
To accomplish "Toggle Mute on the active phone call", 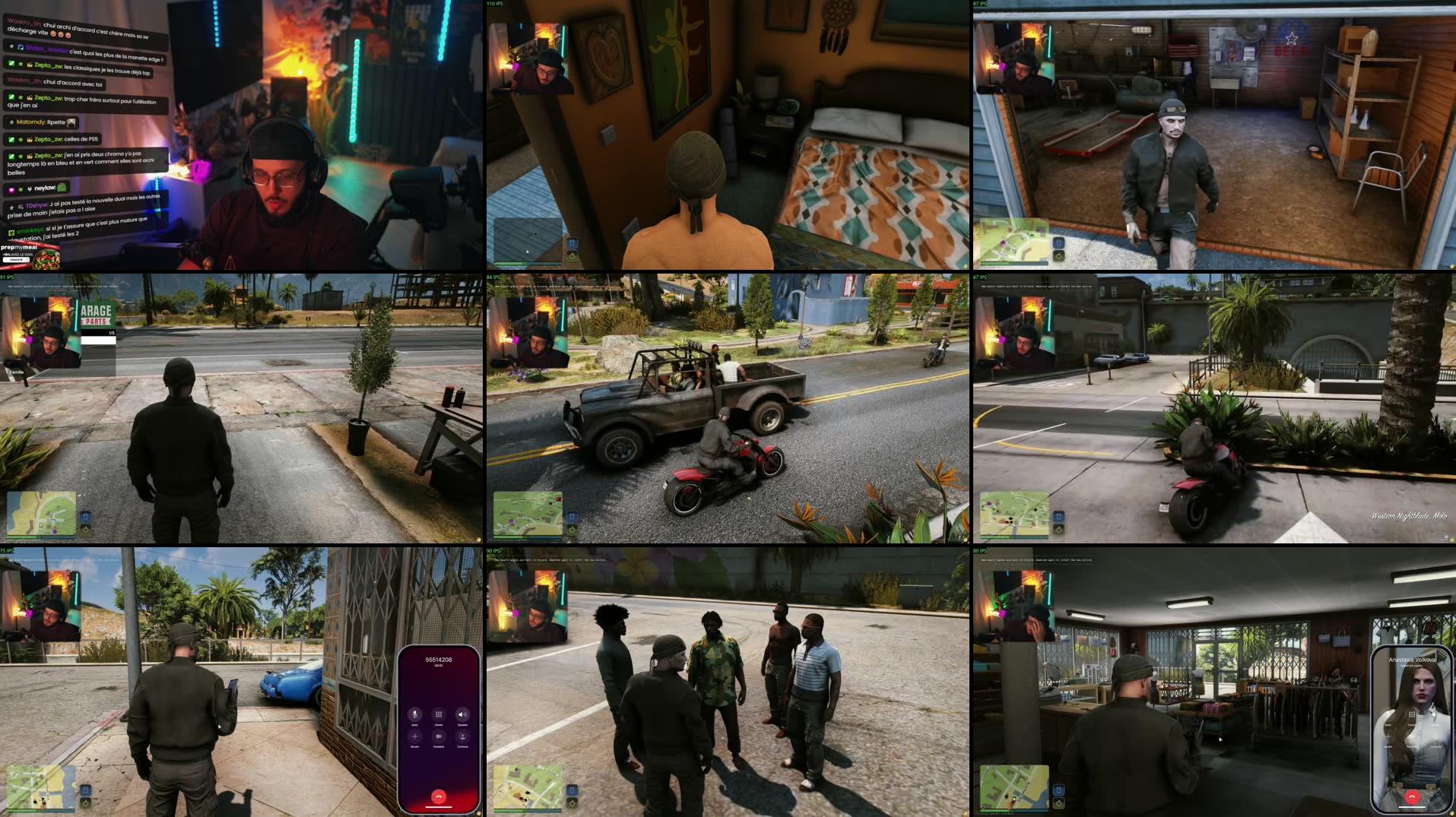I will (x=414, y=714).
